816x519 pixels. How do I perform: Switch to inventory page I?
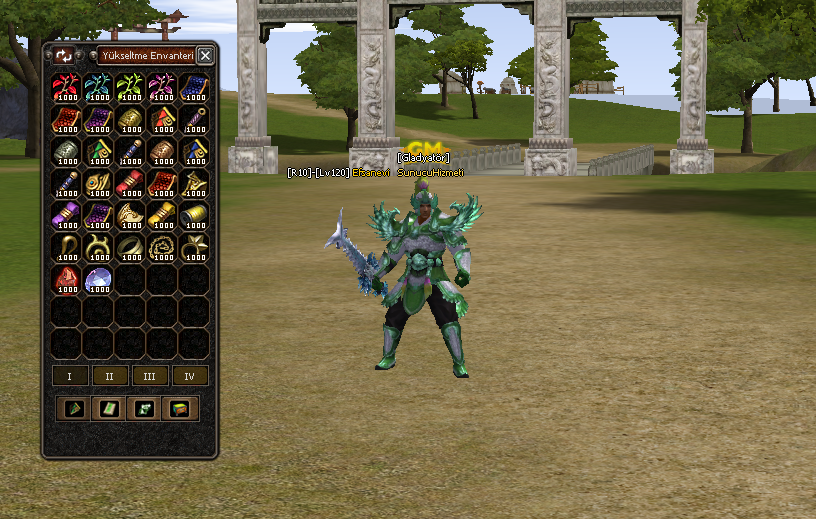point(69,376)
